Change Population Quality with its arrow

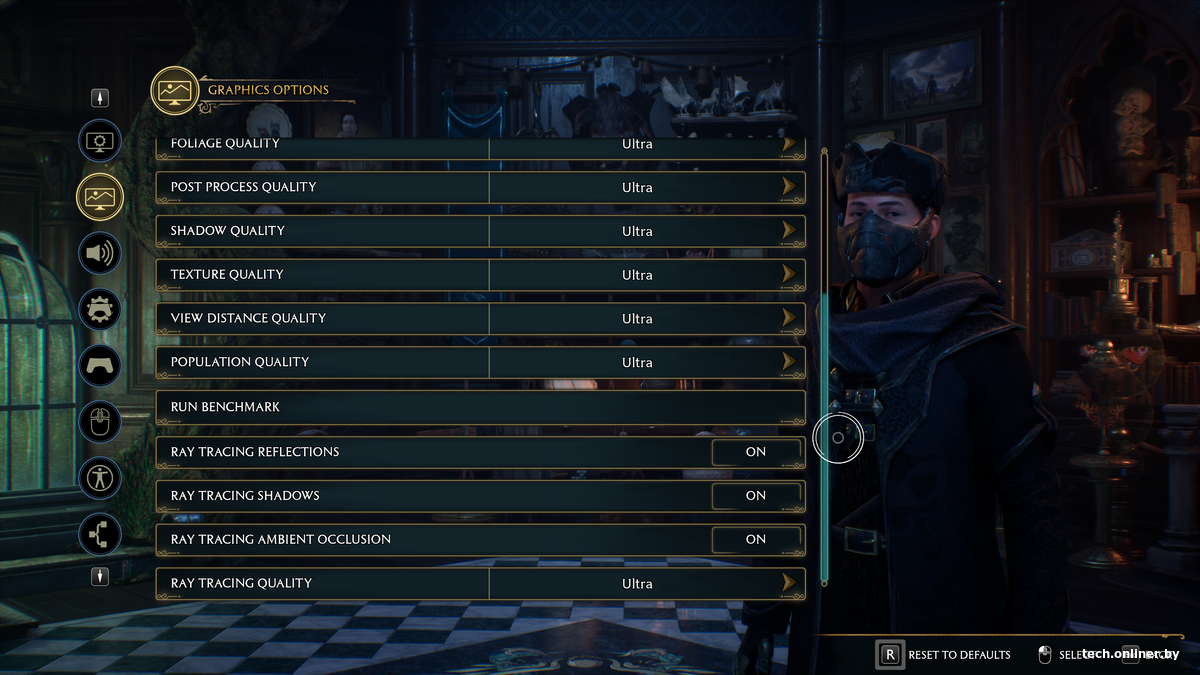point(790,362)
